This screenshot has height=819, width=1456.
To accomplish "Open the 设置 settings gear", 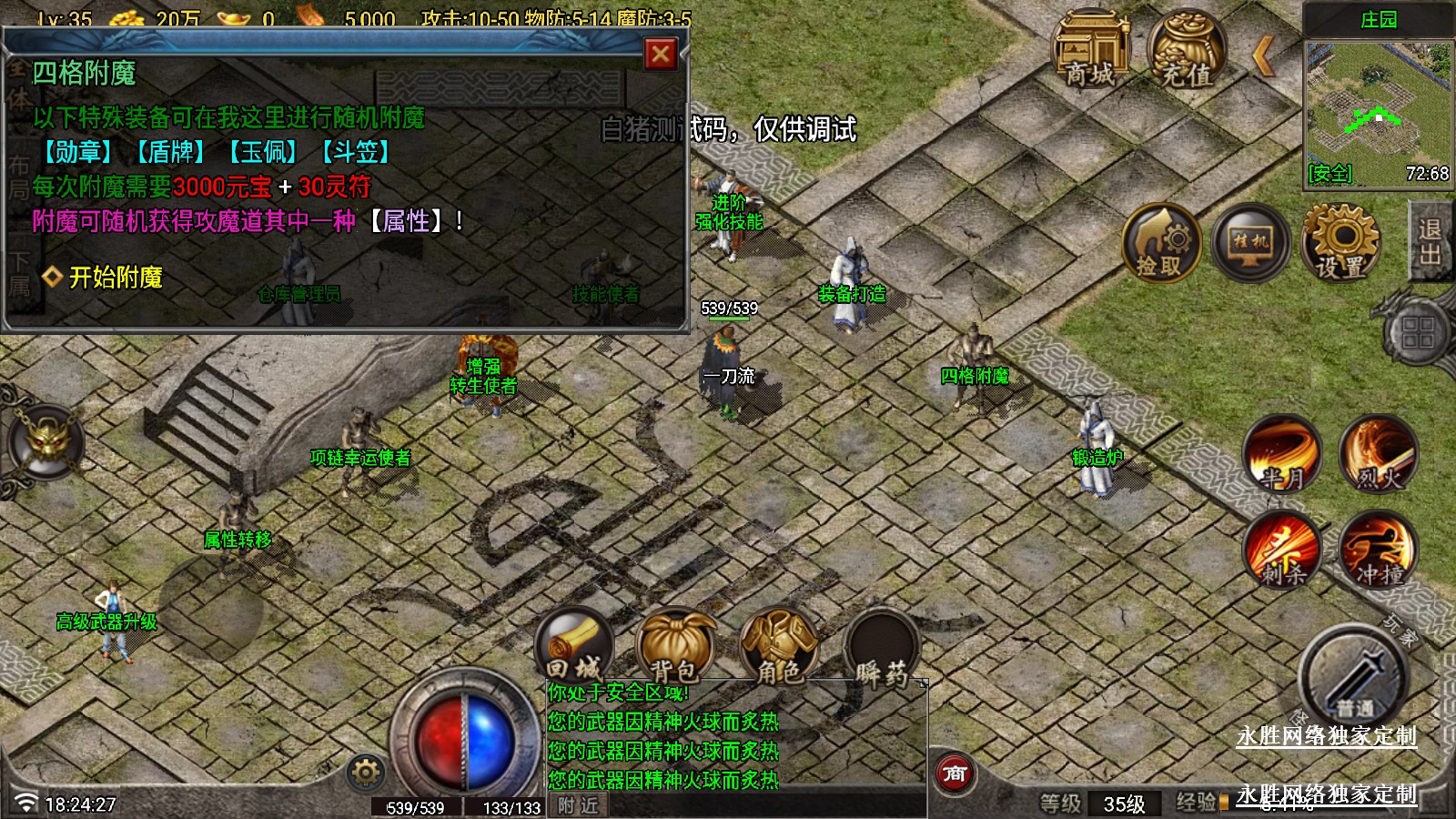I will (x=1340, y=242).
